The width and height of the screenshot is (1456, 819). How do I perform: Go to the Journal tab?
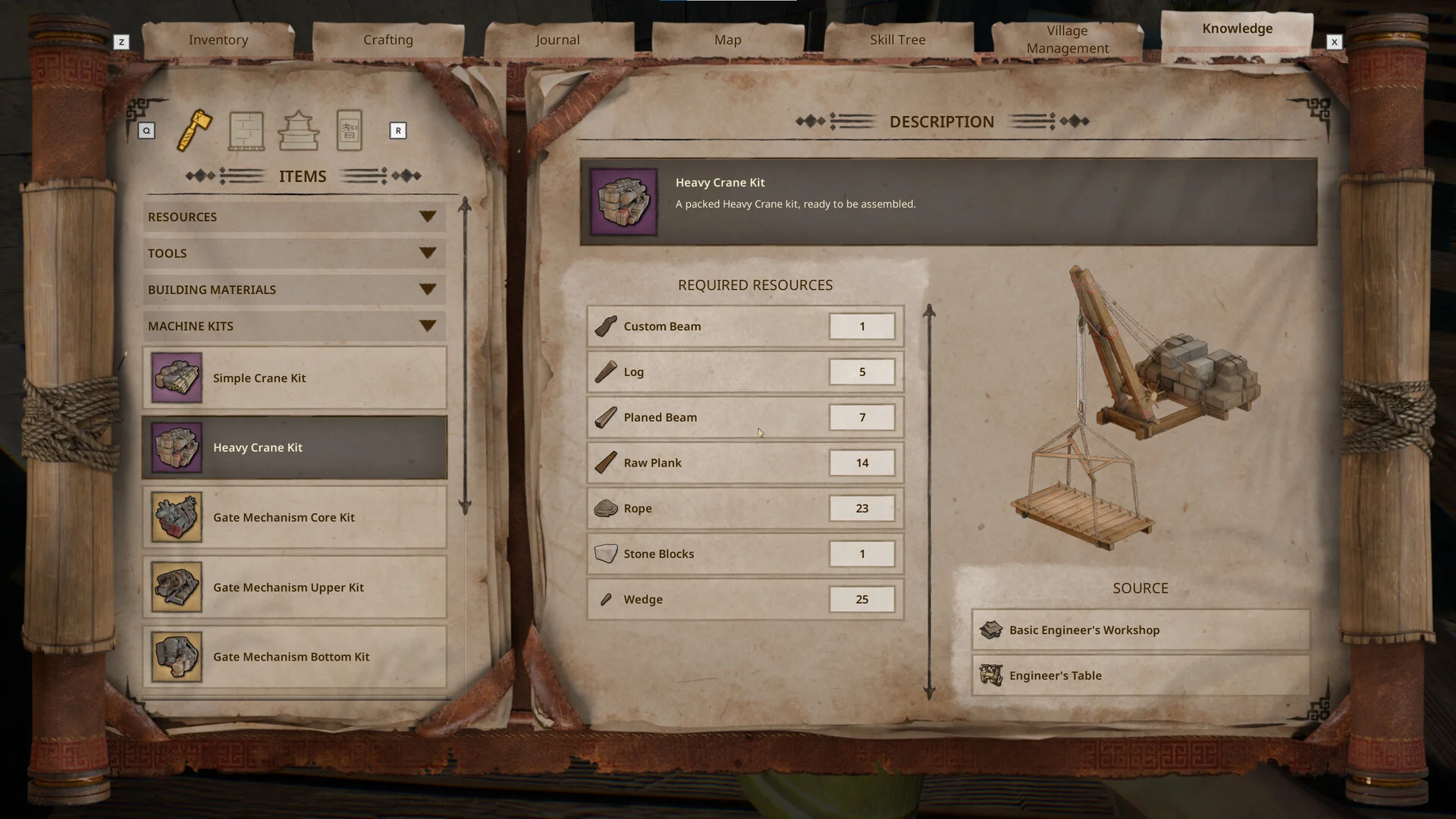557,39
